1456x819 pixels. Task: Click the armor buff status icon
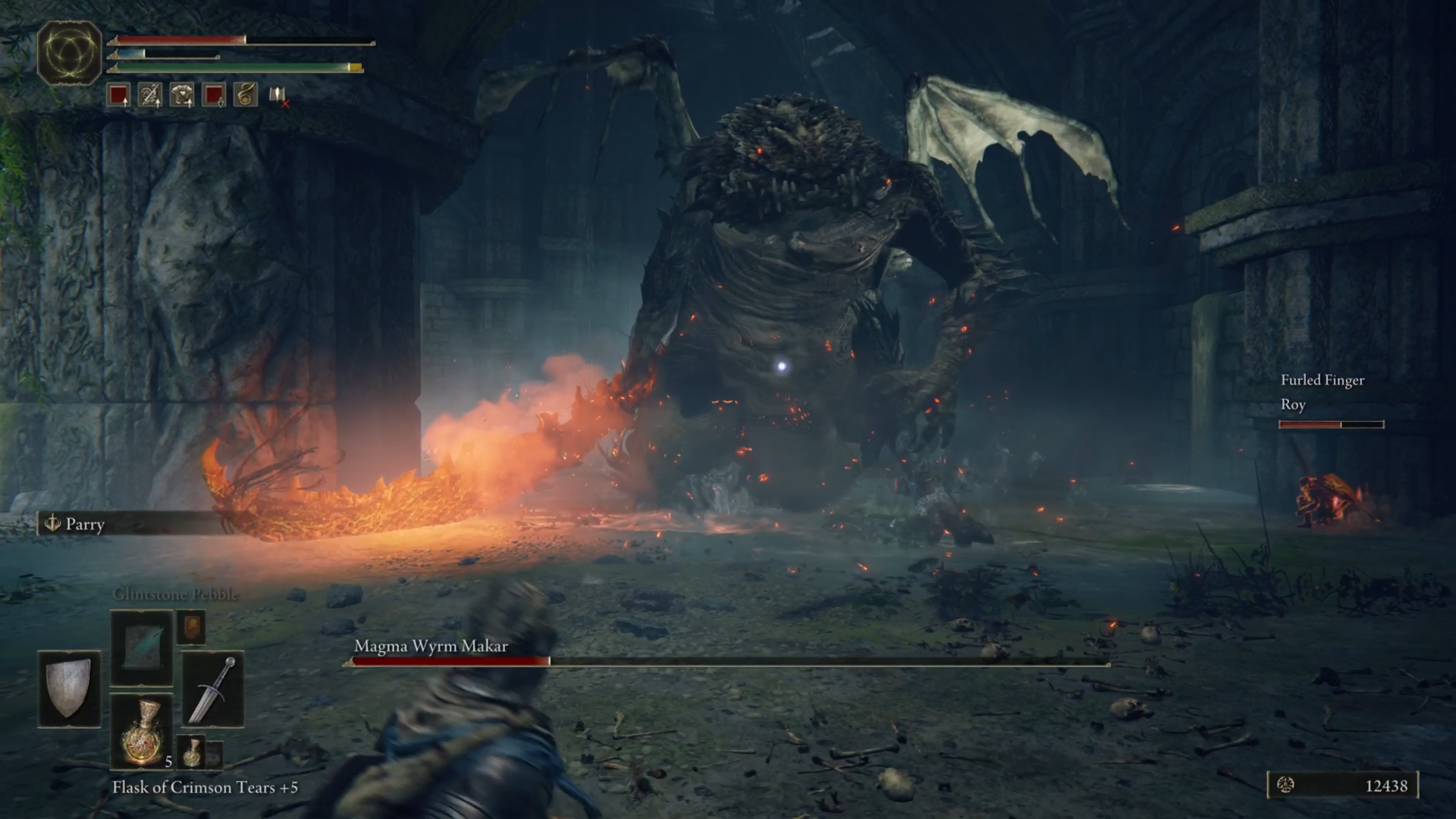182,95
